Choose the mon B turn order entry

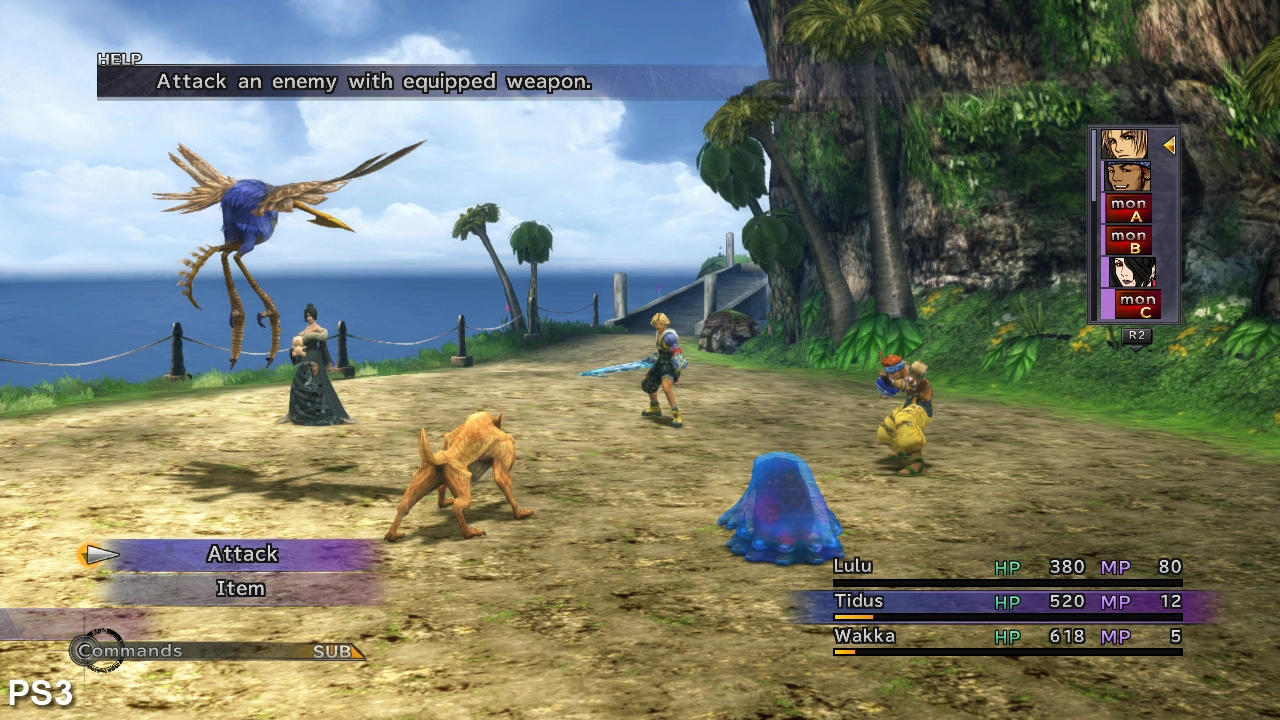(1128, 241)
